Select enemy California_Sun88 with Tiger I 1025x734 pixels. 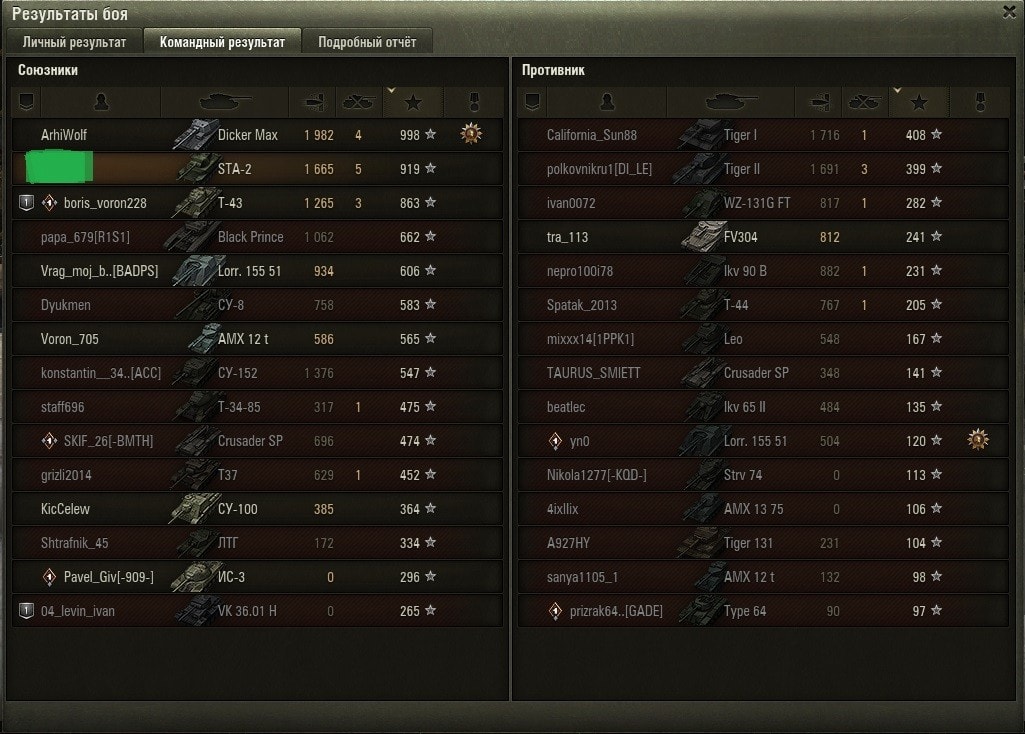(x=592, y=135)
